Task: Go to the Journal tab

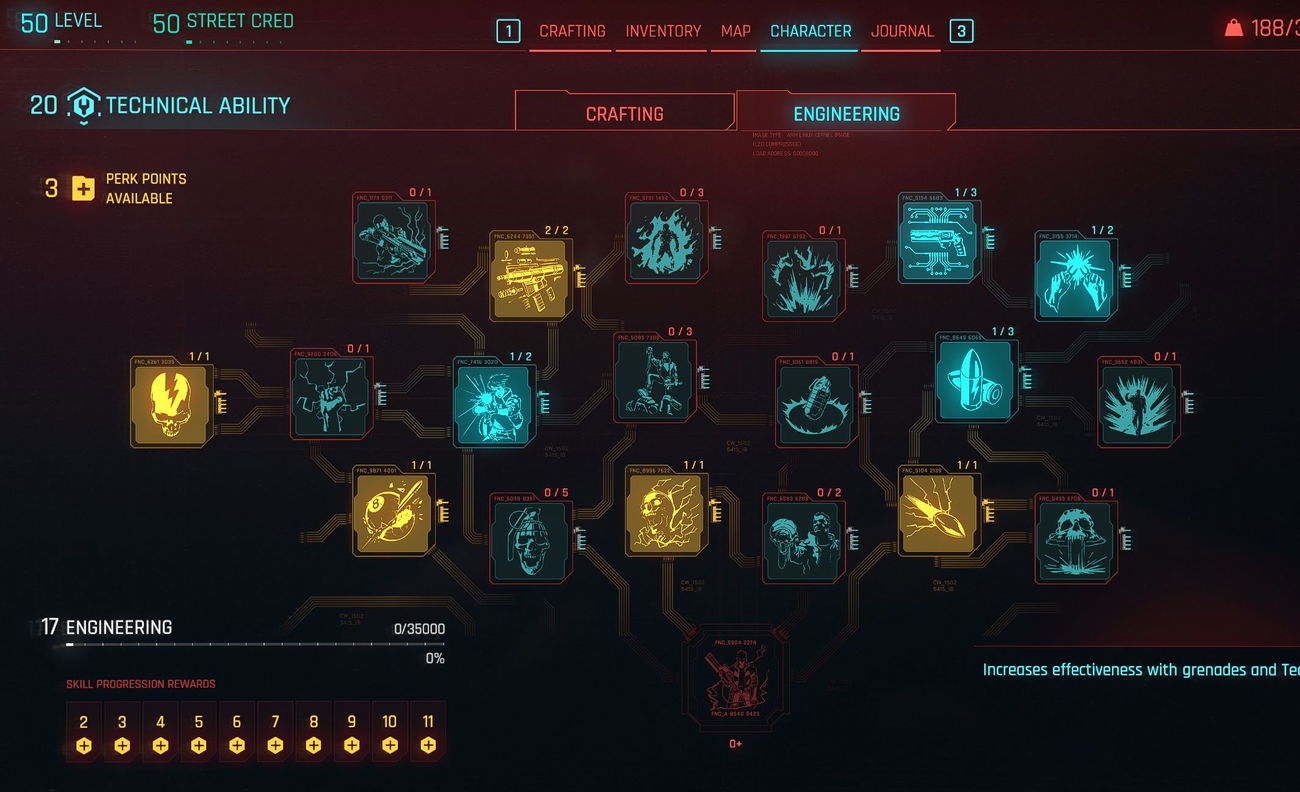Action: click(x=902, y=31)
